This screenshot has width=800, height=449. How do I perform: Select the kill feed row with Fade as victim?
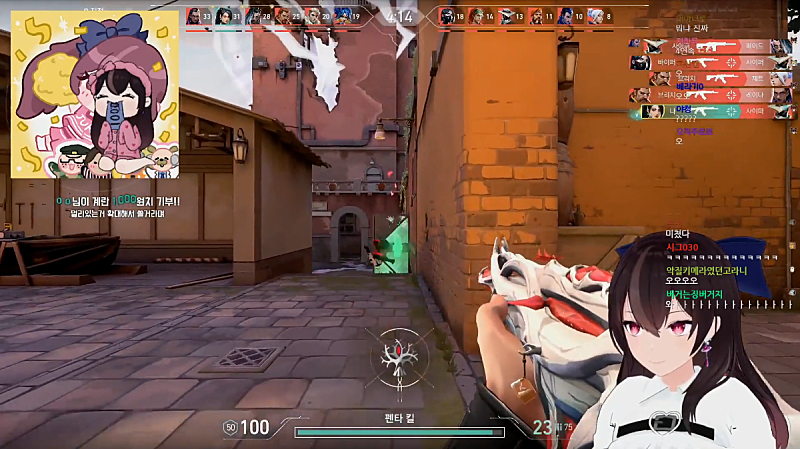coord(709,45)
